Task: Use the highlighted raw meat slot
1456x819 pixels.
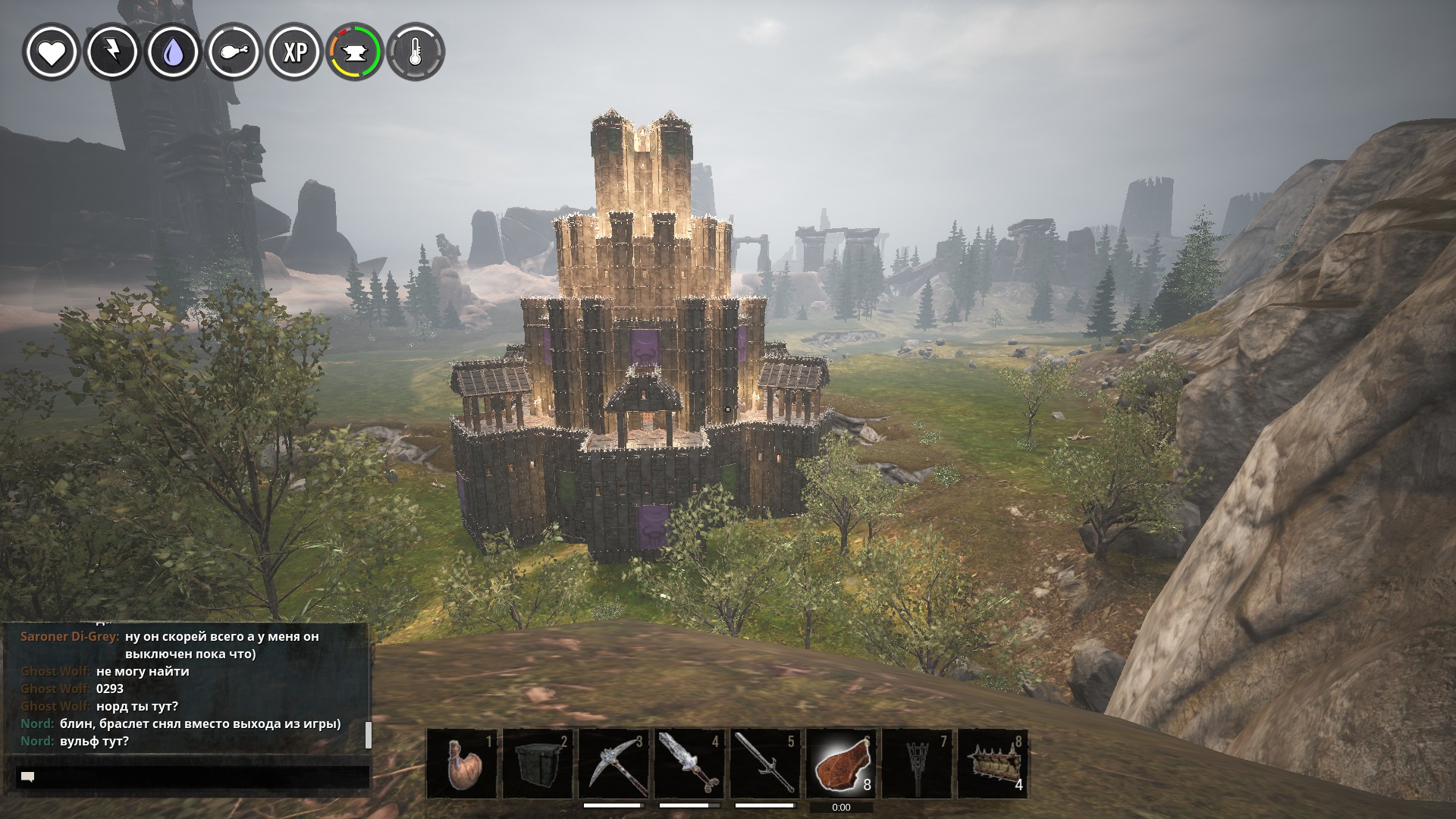Action: pos(841,764)
